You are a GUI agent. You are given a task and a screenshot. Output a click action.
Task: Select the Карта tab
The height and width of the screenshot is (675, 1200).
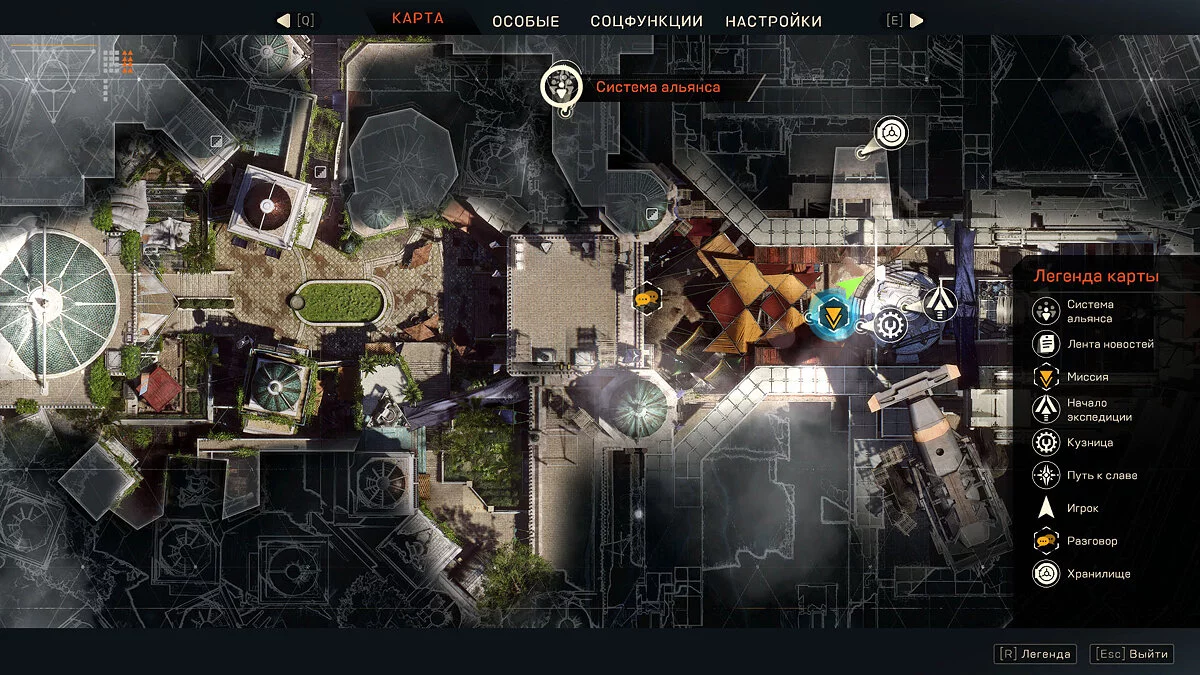click(418, 19)
